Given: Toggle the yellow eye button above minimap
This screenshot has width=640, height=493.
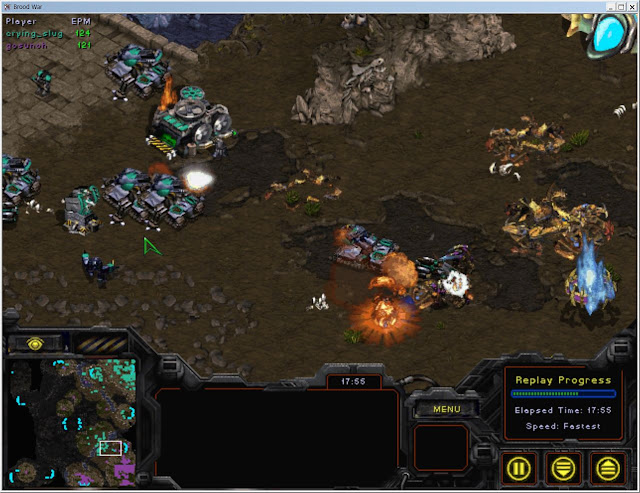Looking at the screenshot, I should pos(35,343).
